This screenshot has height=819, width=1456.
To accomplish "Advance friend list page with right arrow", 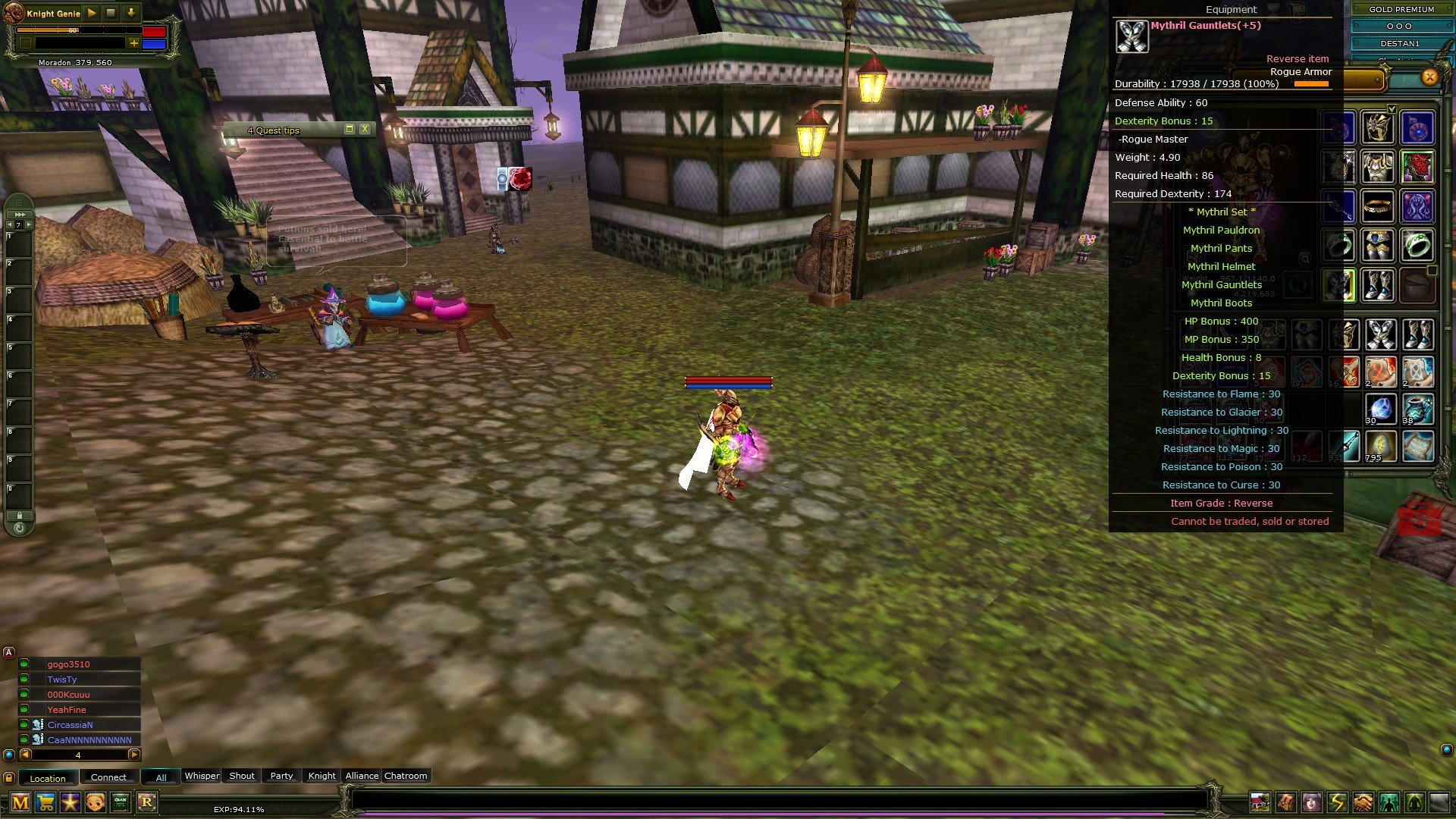I will pyautogui.click(x=133, y=756).
